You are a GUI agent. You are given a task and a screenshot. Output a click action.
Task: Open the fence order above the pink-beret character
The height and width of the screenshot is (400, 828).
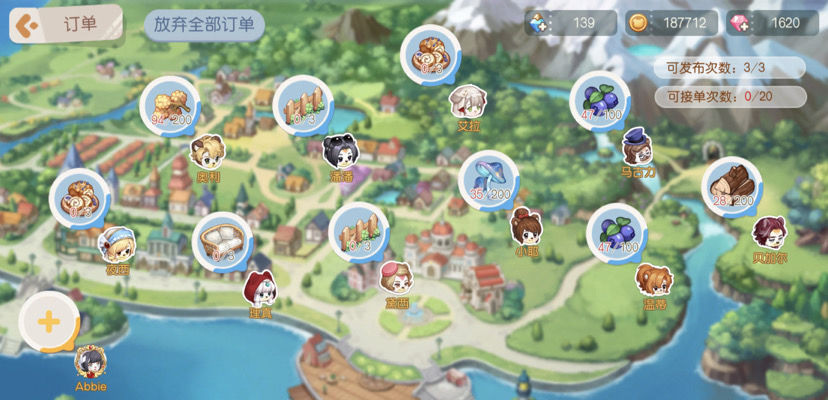(358, 231)
